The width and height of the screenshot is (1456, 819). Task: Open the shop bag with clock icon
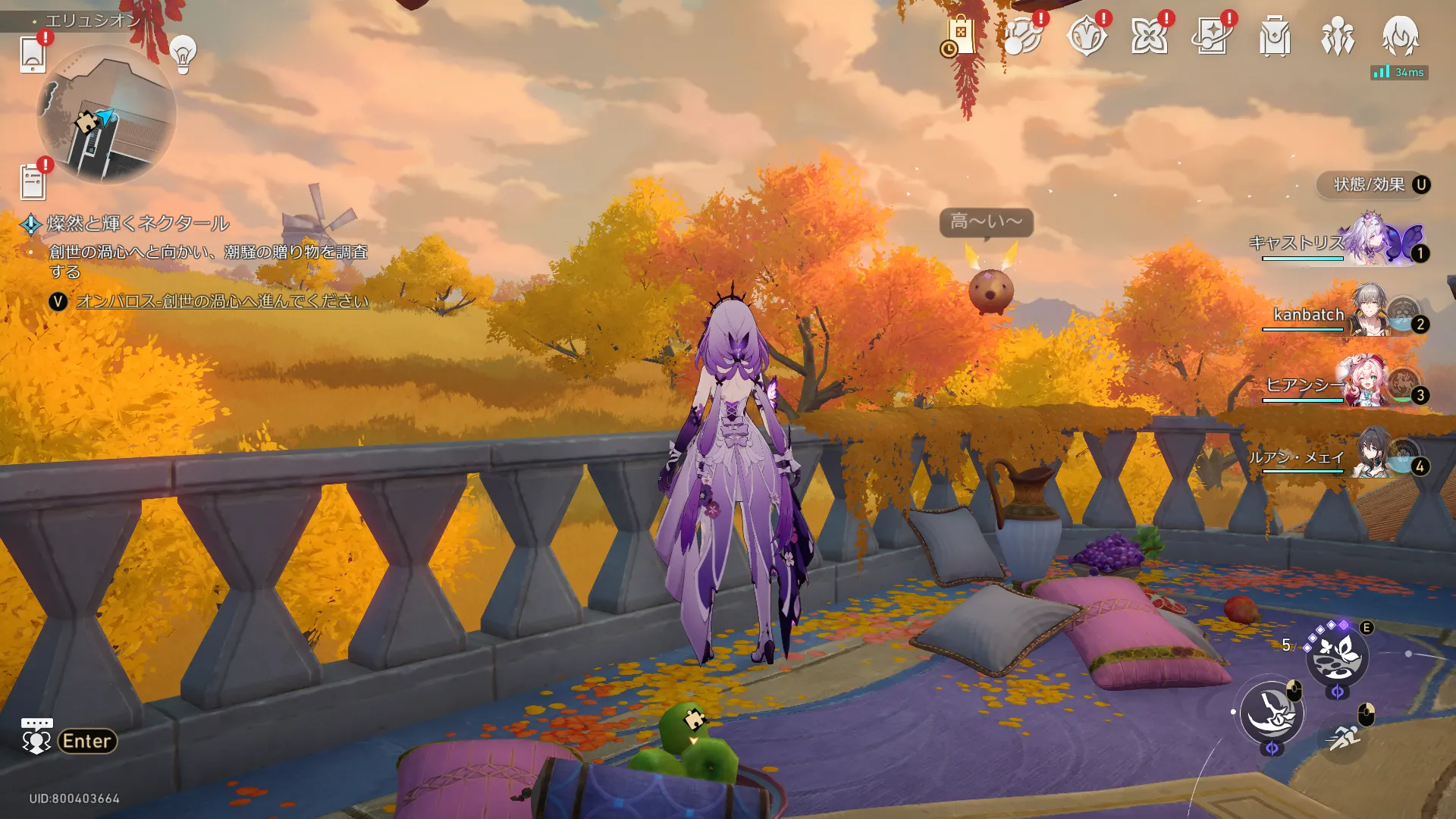coord(959,36)
